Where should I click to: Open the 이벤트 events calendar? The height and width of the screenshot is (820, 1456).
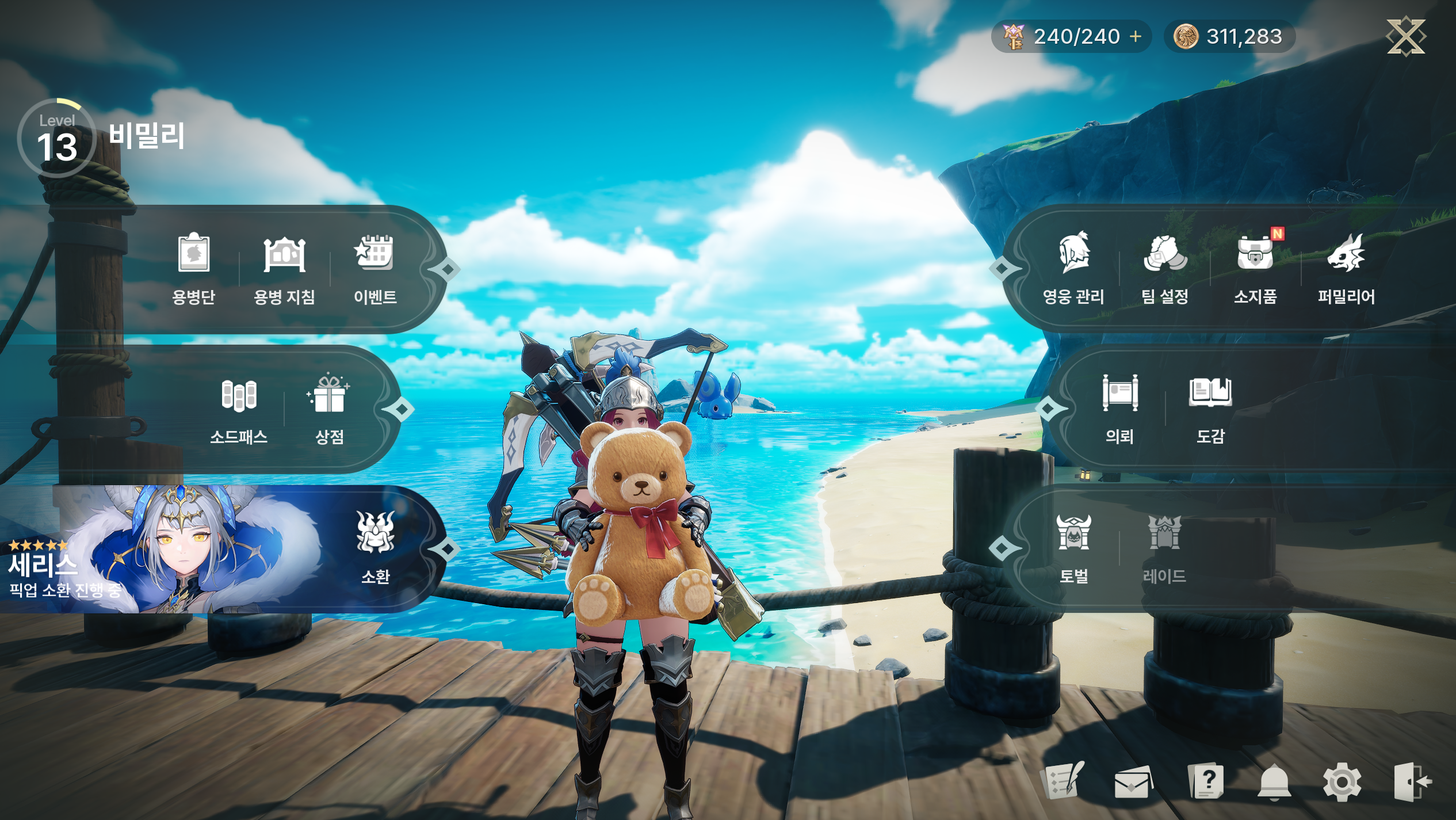pyautogui.click(x=375, y=268)
